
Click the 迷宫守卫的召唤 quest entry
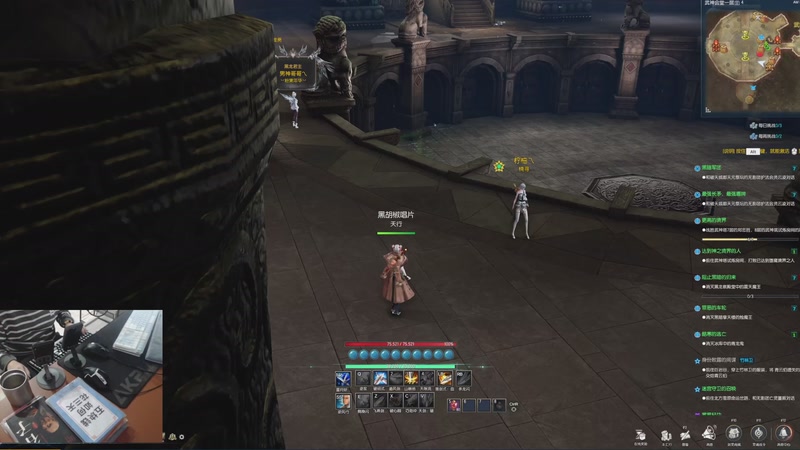coord(718,388)
